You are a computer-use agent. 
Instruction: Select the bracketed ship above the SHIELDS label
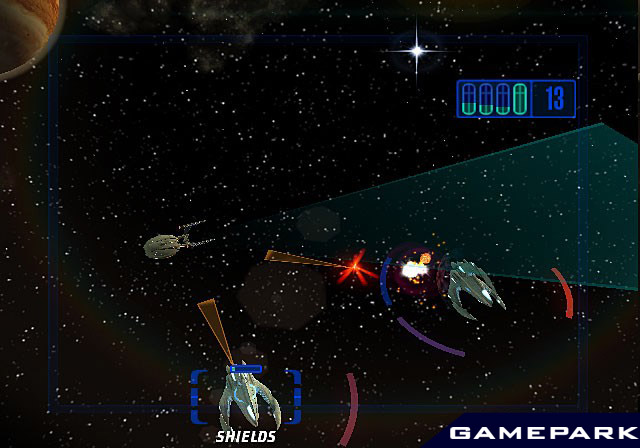[246, 399]
